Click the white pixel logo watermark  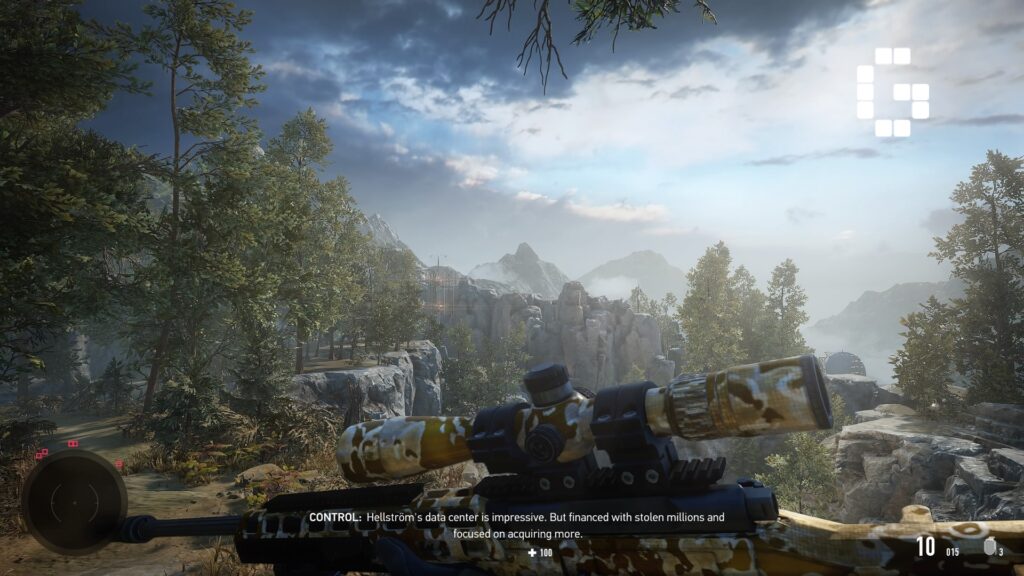point(892,92)
